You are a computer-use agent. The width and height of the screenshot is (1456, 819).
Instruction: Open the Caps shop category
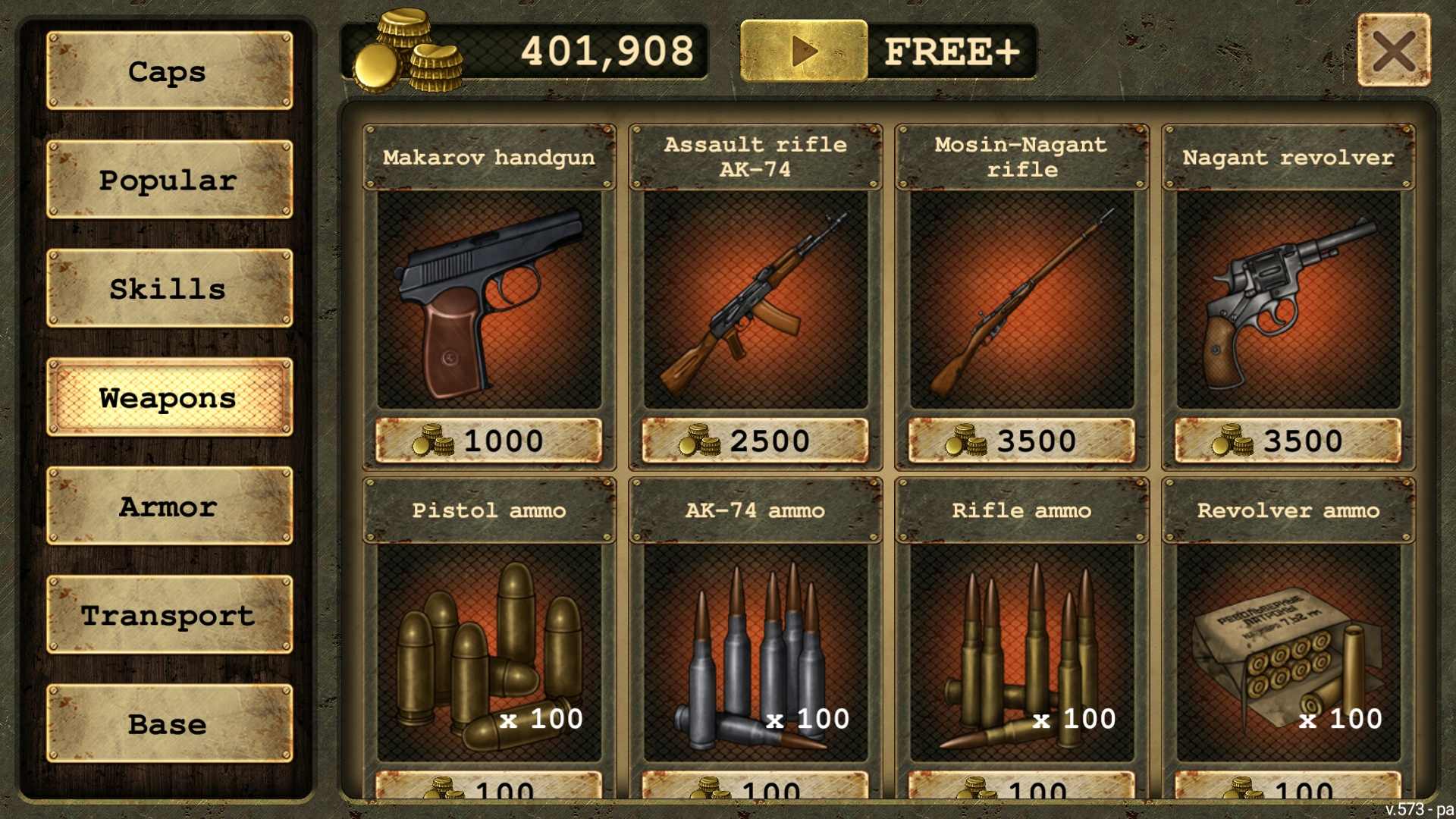tap(169, 71)
